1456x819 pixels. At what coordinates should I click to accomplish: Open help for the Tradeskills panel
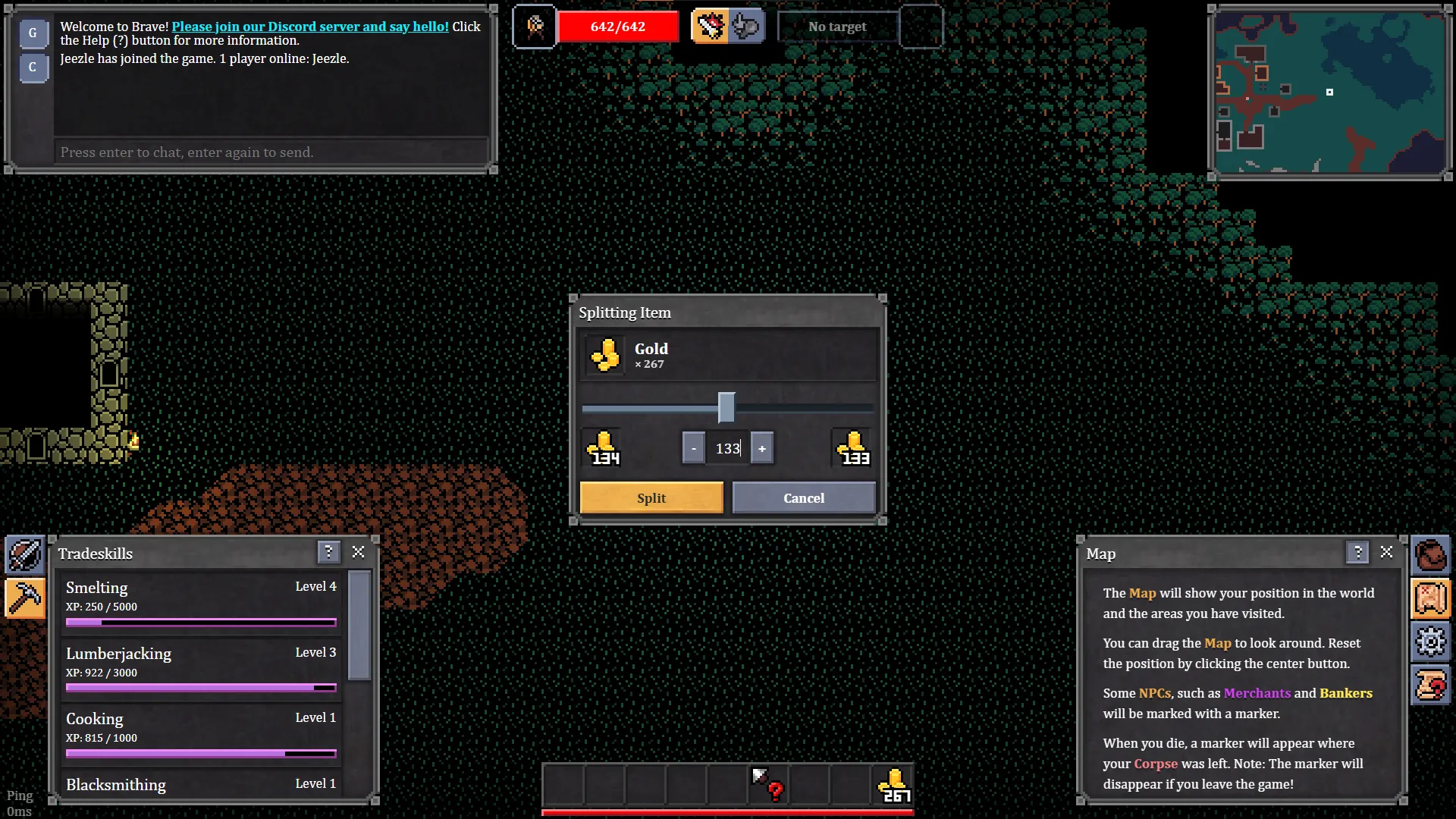coord(328,552)
